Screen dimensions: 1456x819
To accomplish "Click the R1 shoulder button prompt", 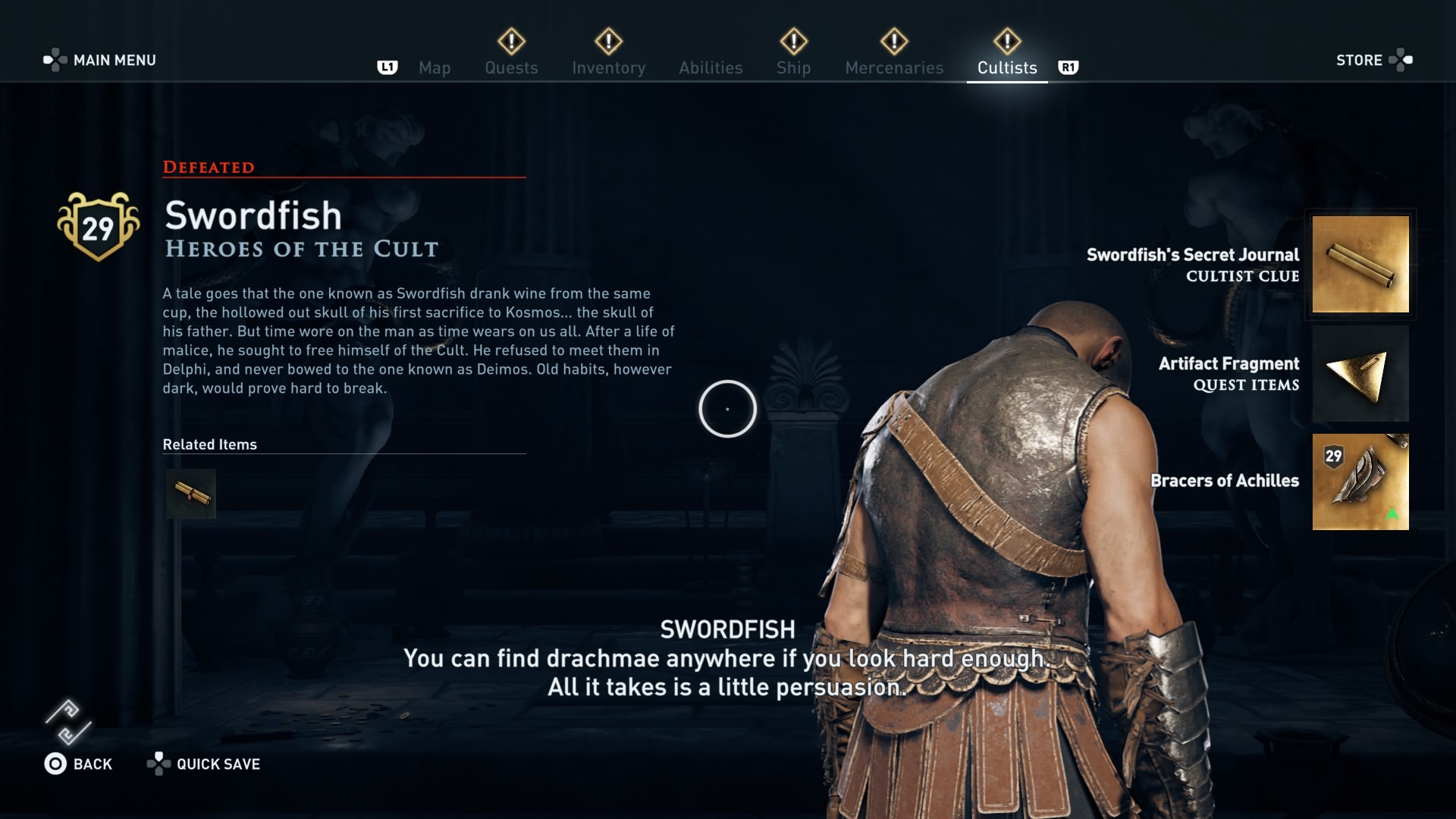I will tap(1068, 67).
